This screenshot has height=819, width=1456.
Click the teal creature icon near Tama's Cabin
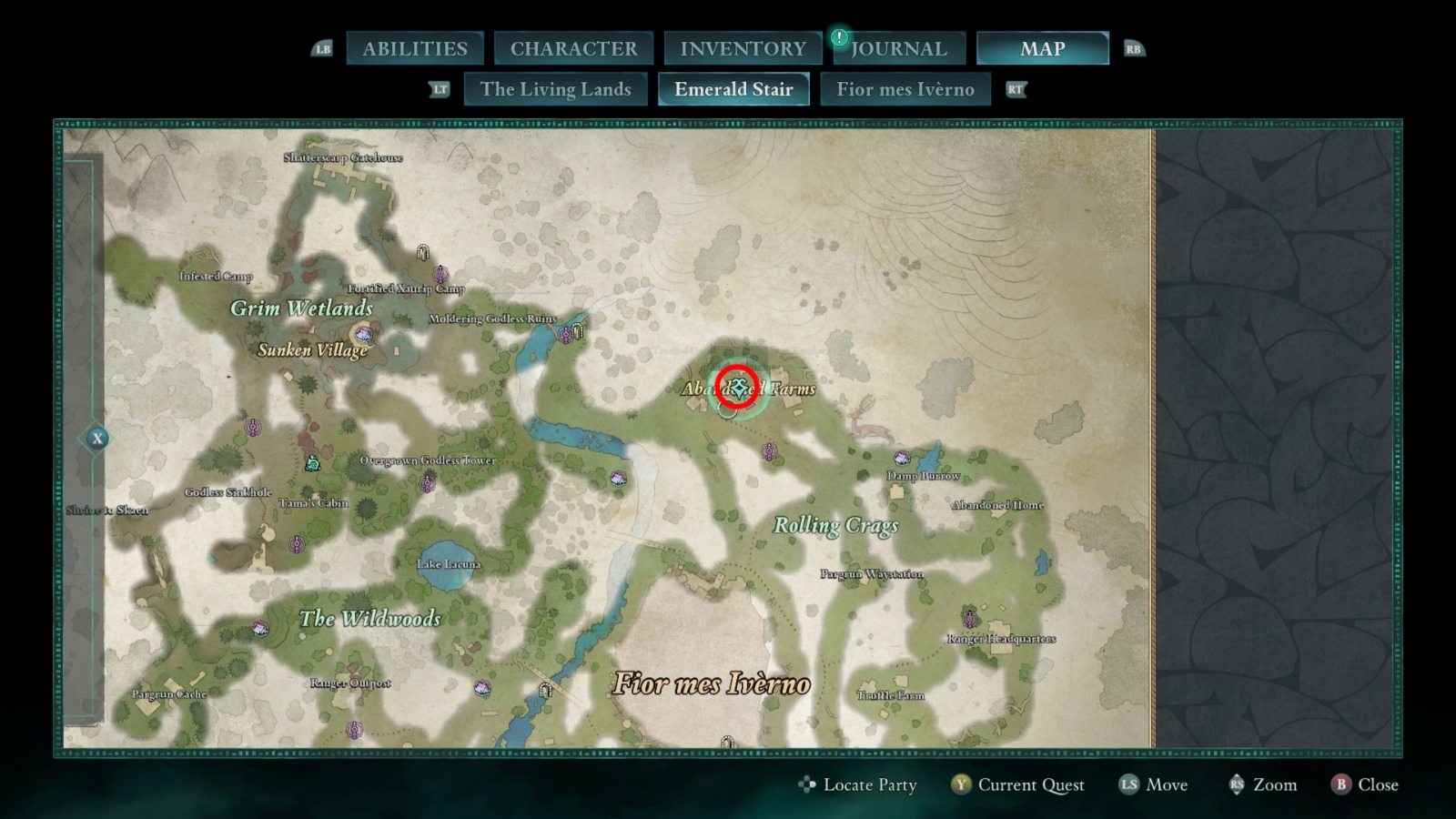[x=313, y=463]
